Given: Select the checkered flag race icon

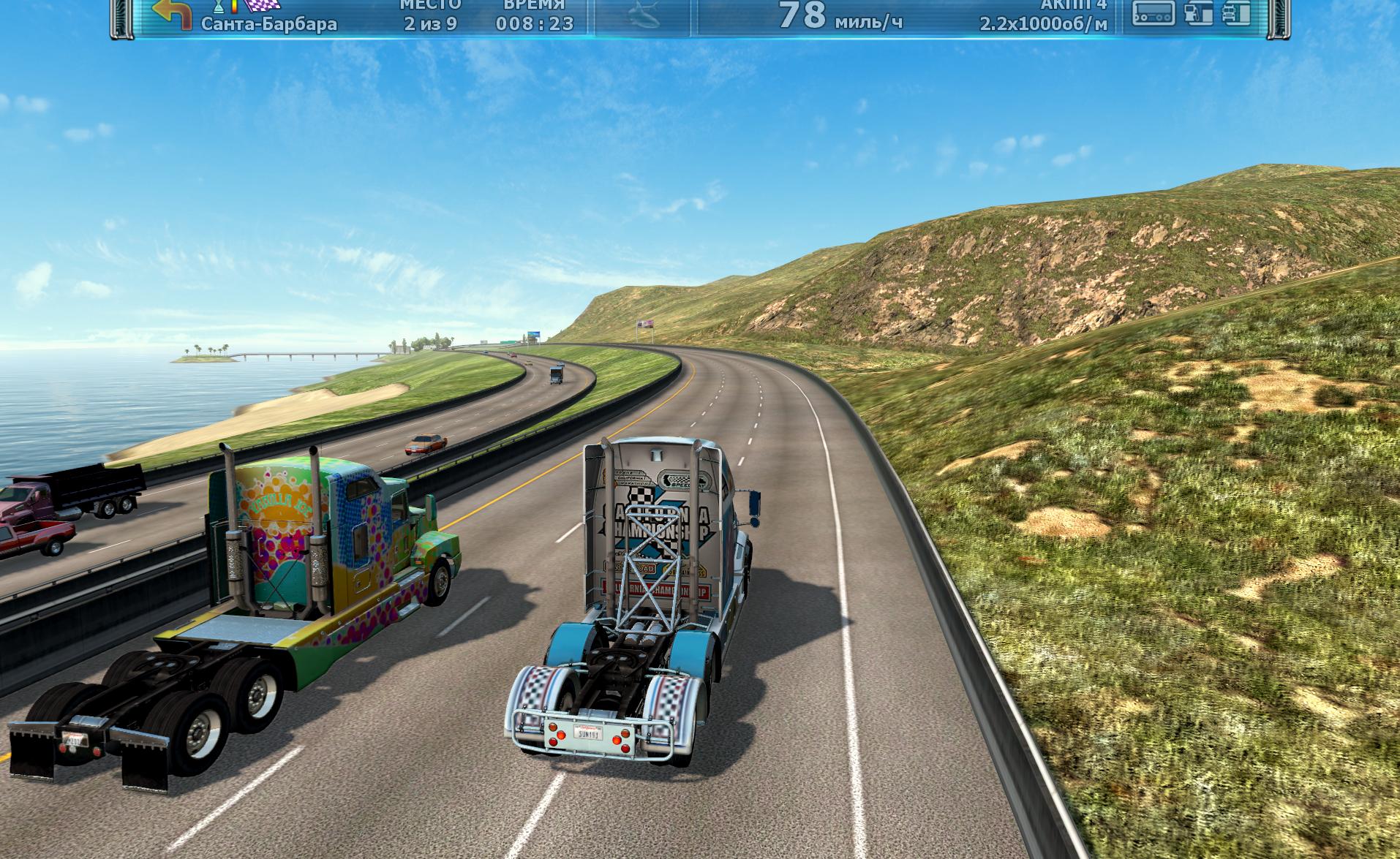Looking at the screenshot, I should [261, 6].
